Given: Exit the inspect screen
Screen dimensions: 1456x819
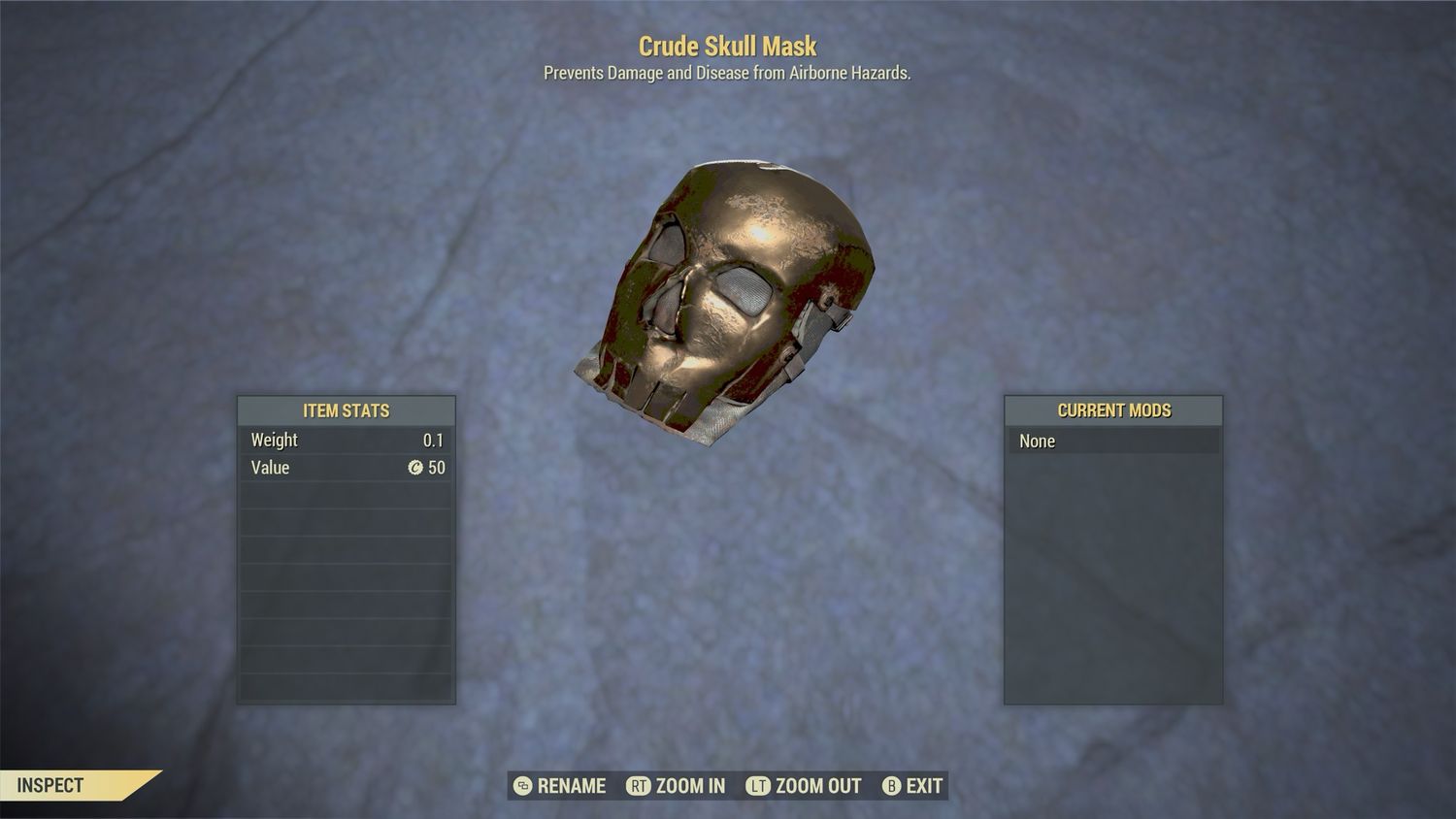Looking at the screenshot, I should coord(912,786).
